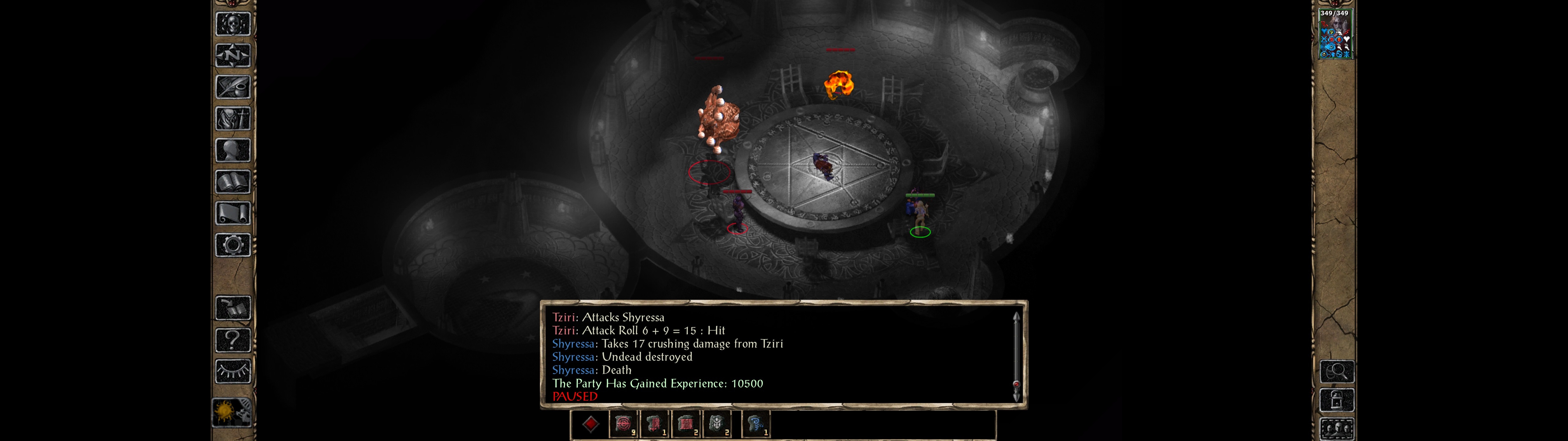Image resolution: width=1568 pixels, height=441 pixels.
Task: Select the helmet face icon slot
Action: click(x=717, y=424)
